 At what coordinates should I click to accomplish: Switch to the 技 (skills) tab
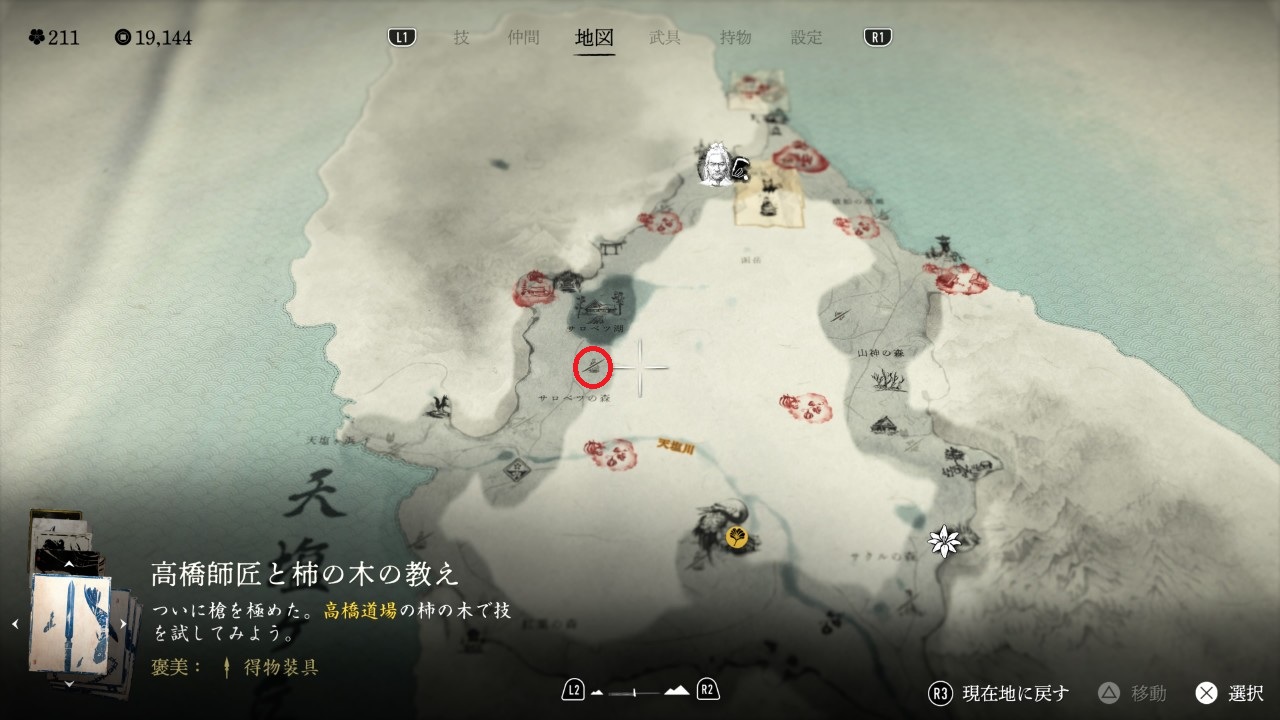461,38
